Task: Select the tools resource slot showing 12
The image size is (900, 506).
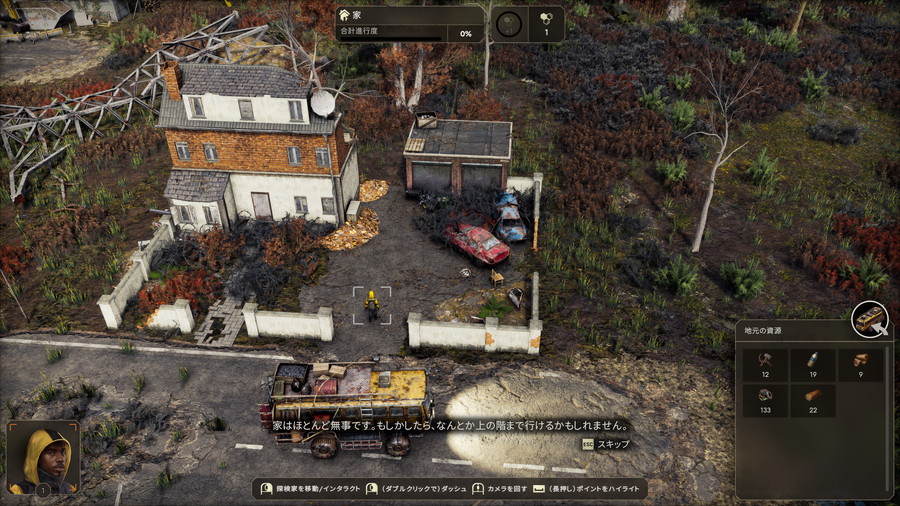Action: click(x=763, y=366)
